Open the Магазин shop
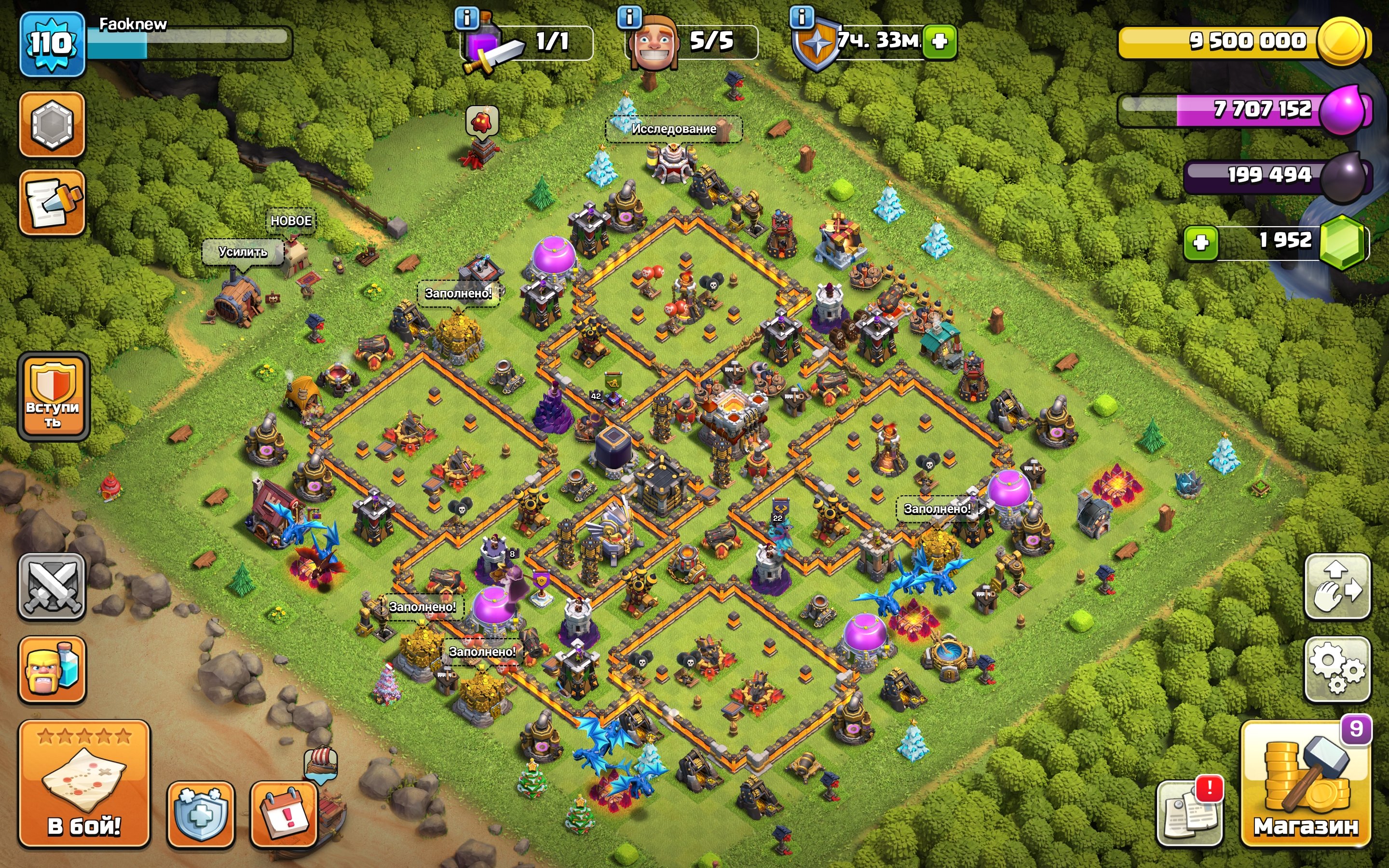This screenshot has height=868, width=1389. point(1305,784)
